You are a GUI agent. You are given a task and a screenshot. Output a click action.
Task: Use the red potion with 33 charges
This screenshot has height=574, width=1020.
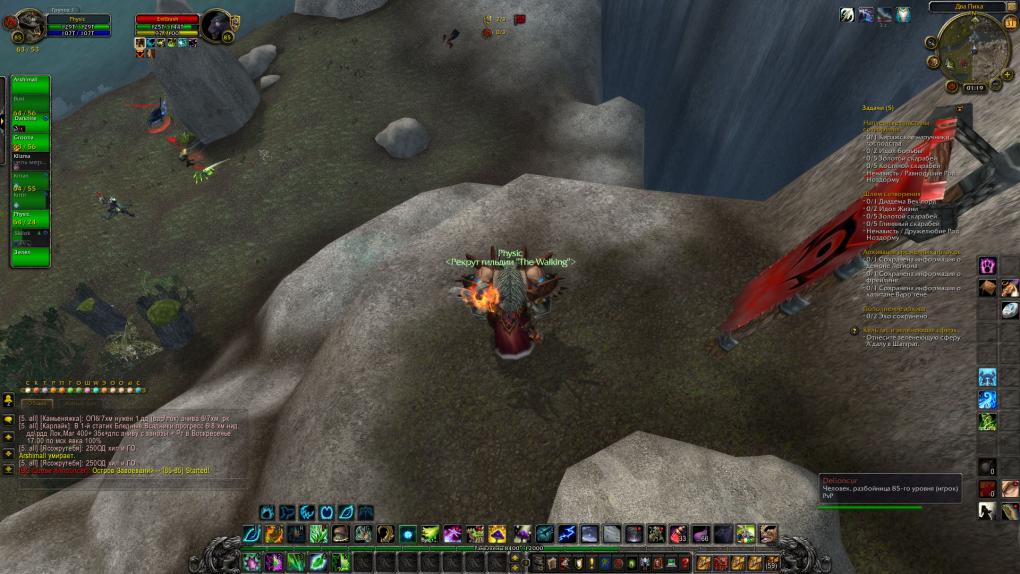[678, 534]
